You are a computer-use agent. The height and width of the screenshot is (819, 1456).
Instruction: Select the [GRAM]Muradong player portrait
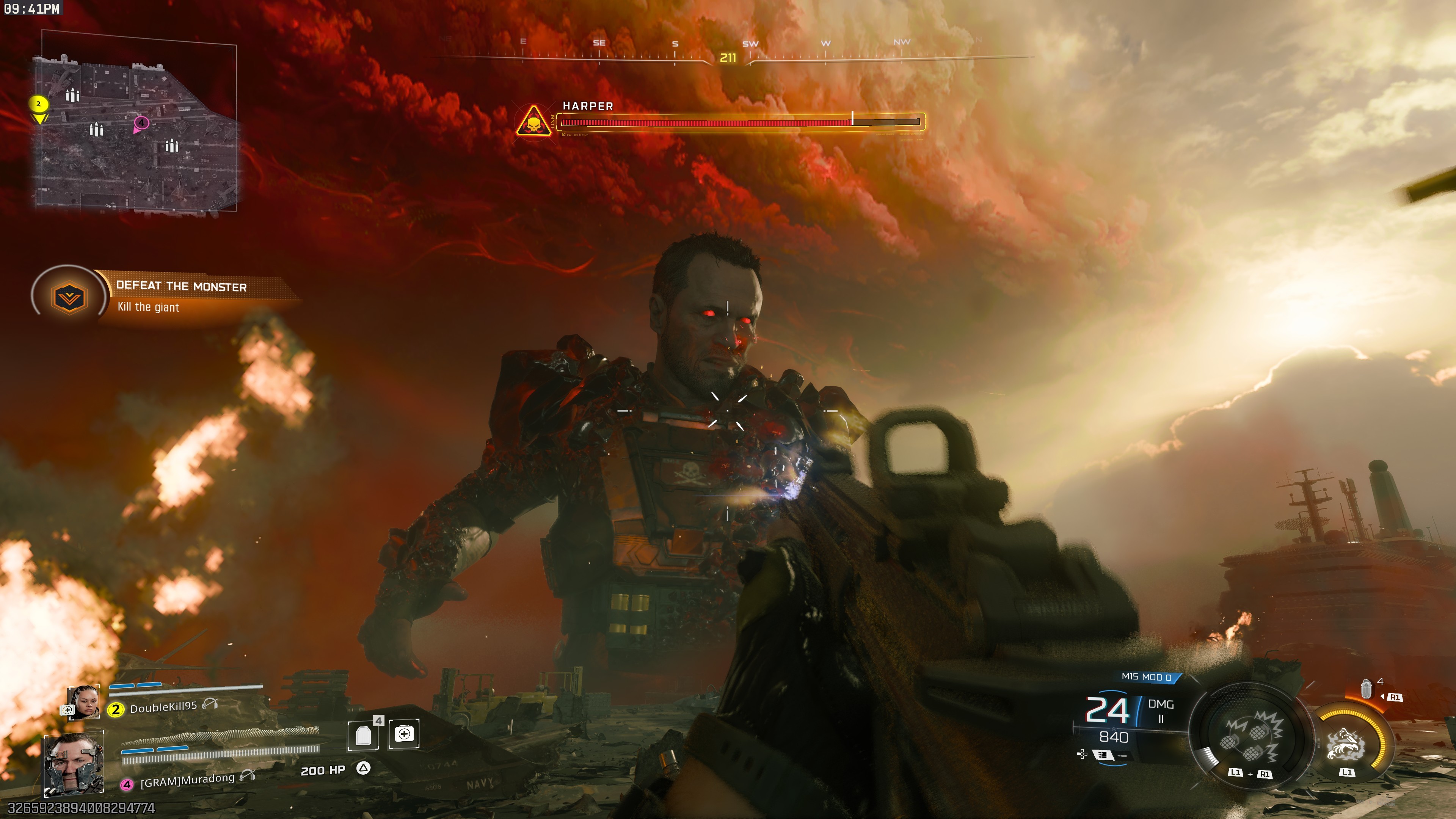tap(74, 763)
